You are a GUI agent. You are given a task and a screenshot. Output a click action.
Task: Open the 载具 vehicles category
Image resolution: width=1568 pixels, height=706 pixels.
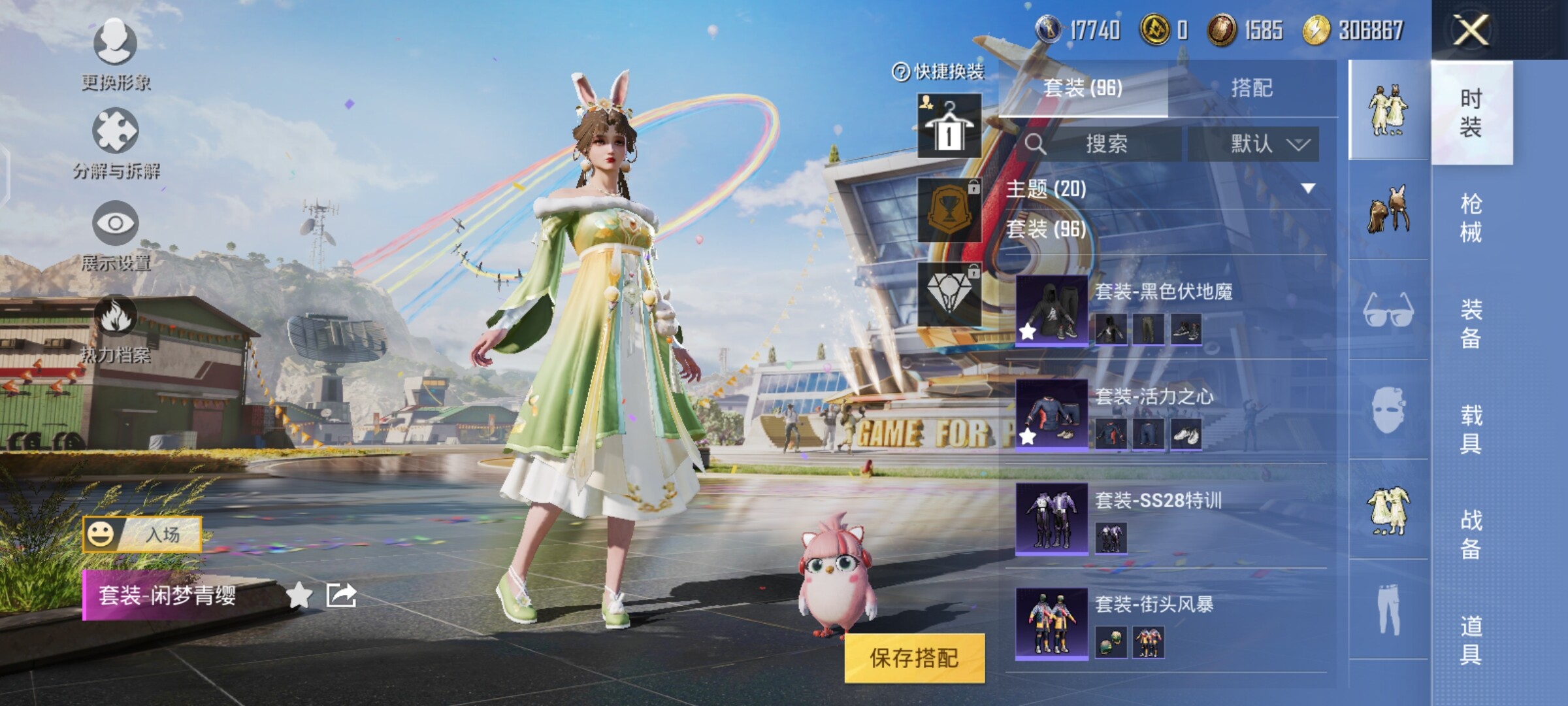[1471, 429]
